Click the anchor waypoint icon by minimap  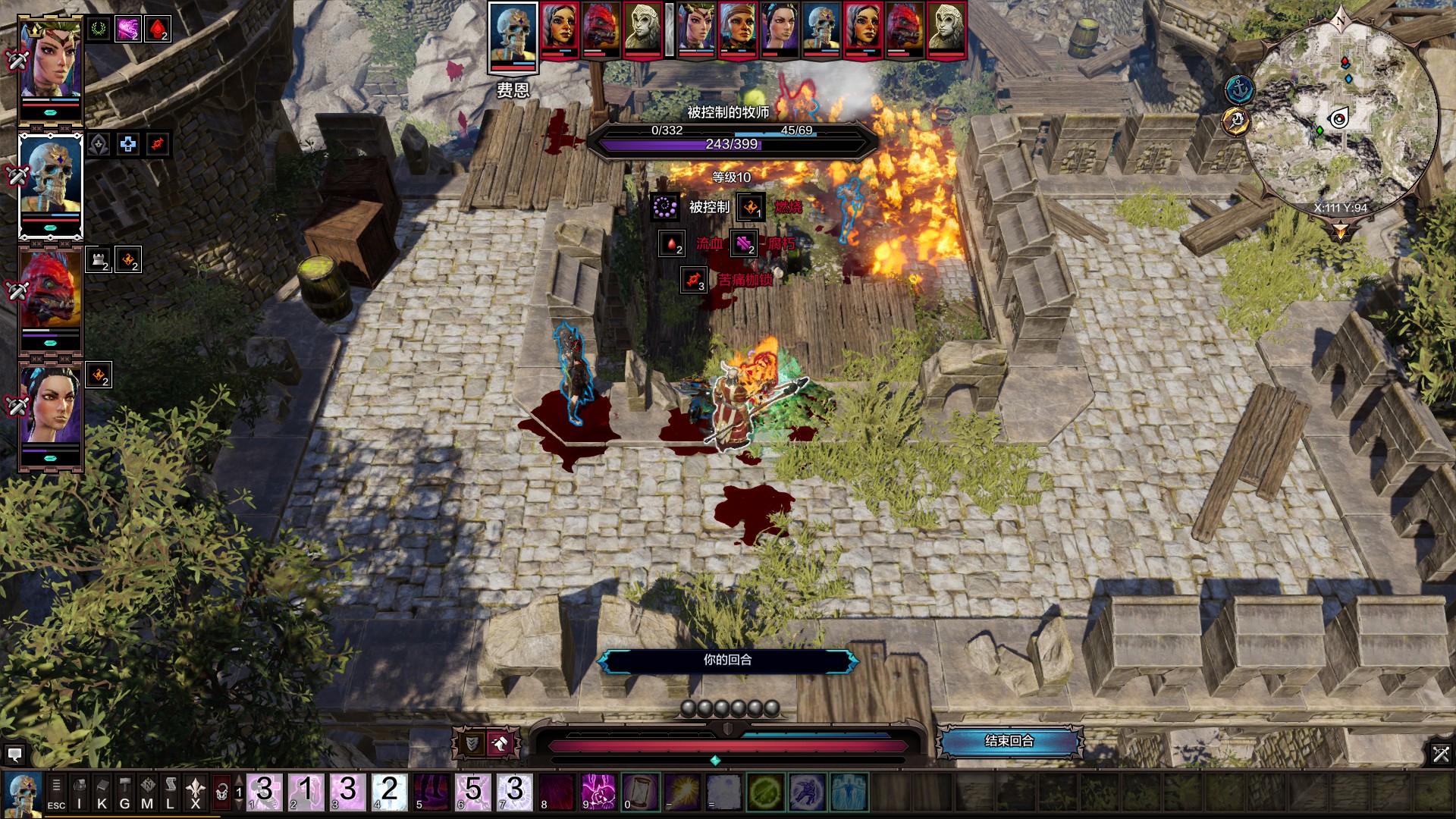click(x=1240, y=90)
